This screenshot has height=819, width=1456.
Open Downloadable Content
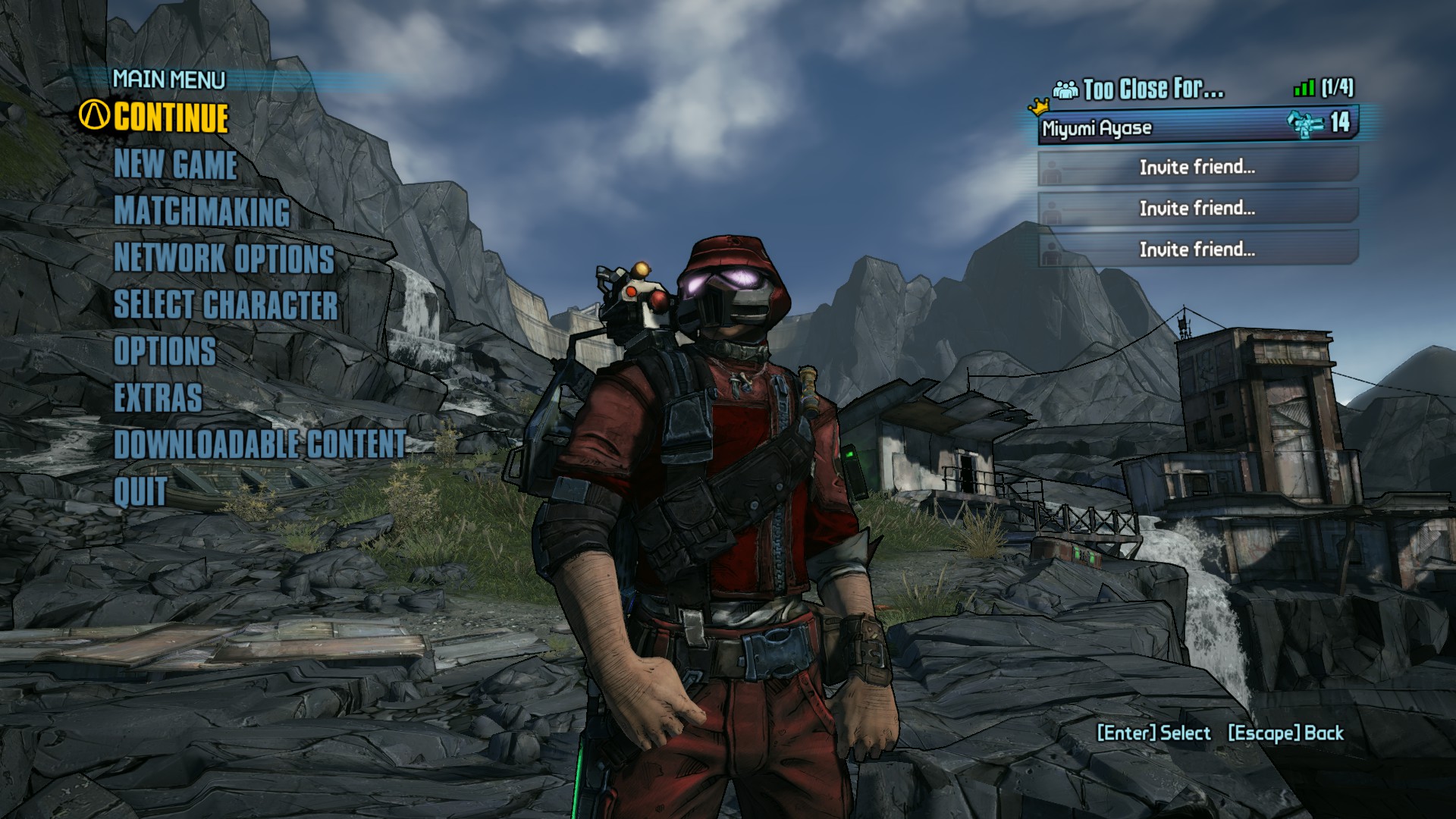(x=259, y=445)
